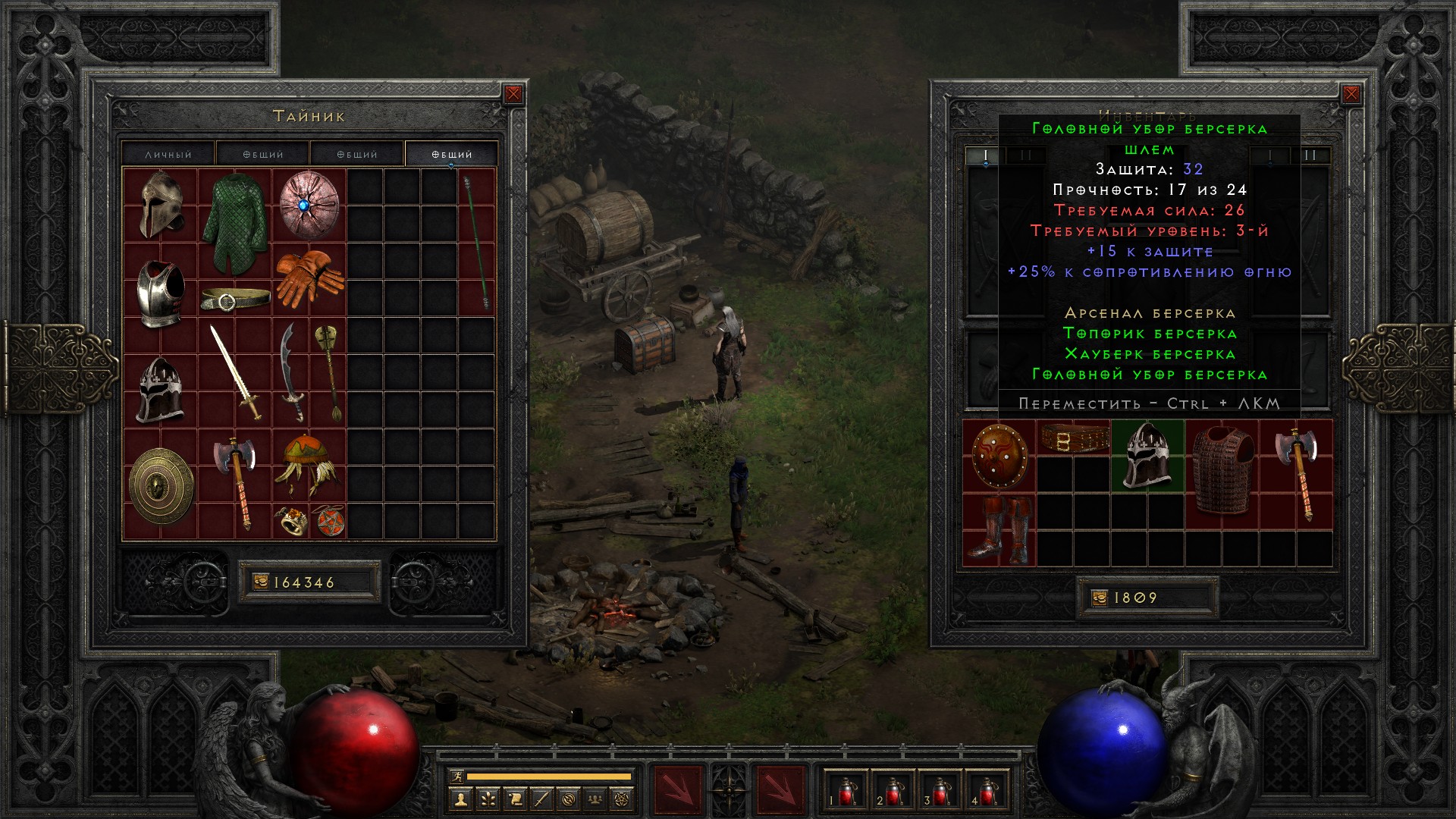Select the pentagram amulet in stash
The width and height of the screenshot is (1456, 819).
[x=328, y=522]
